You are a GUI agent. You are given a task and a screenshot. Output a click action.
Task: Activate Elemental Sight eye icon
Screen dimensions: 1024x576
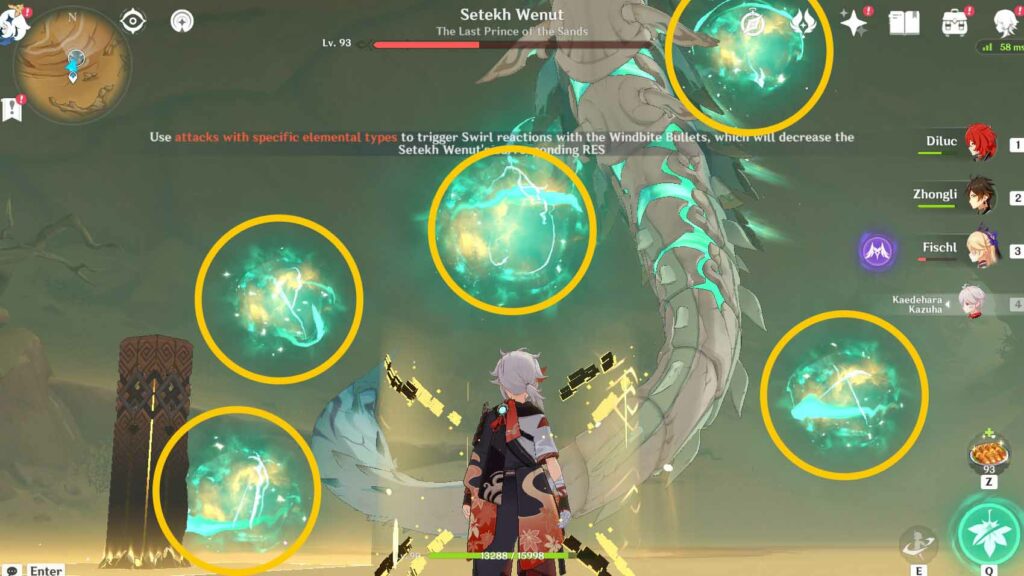(x=134, y=20)
